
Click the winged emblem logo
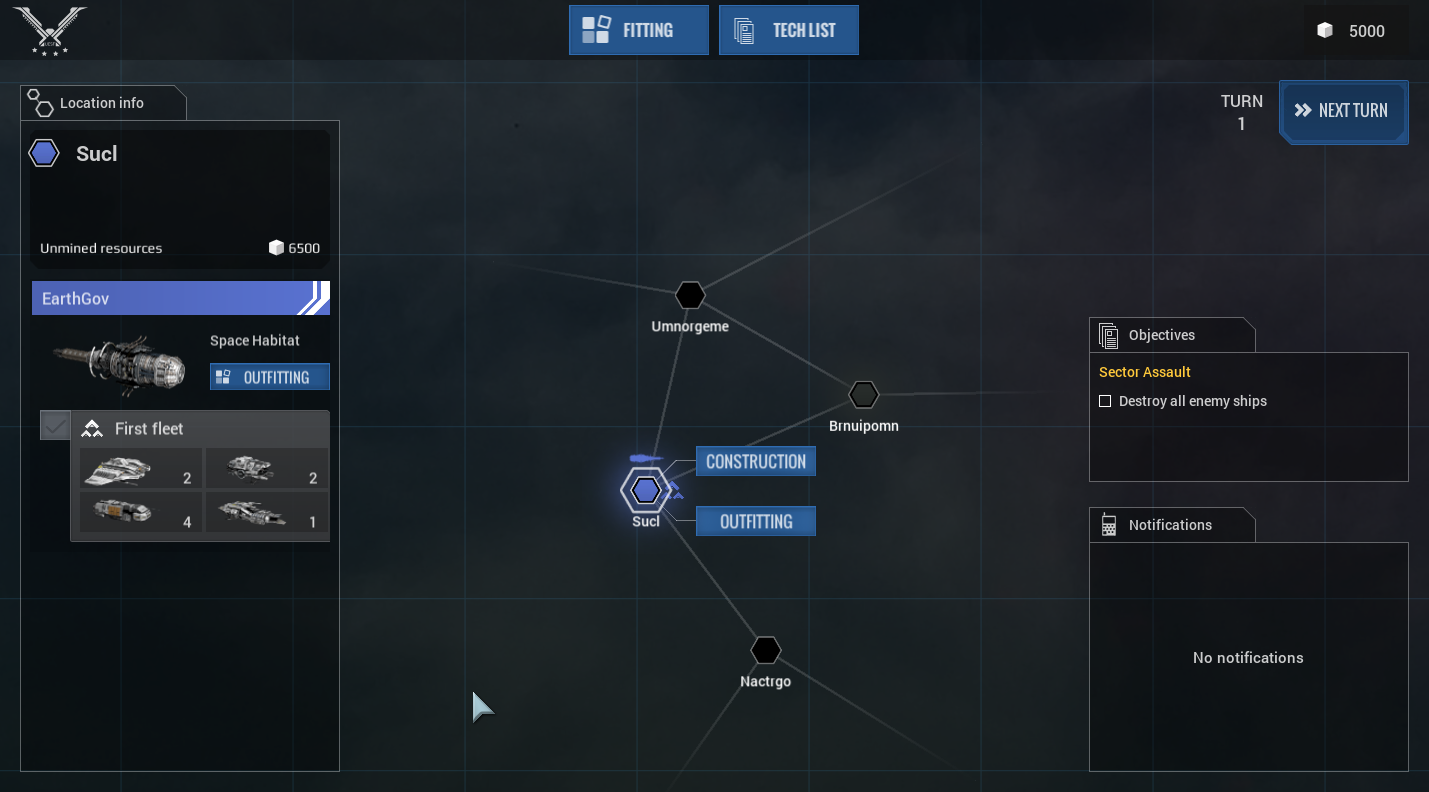(x=50, y=28)
